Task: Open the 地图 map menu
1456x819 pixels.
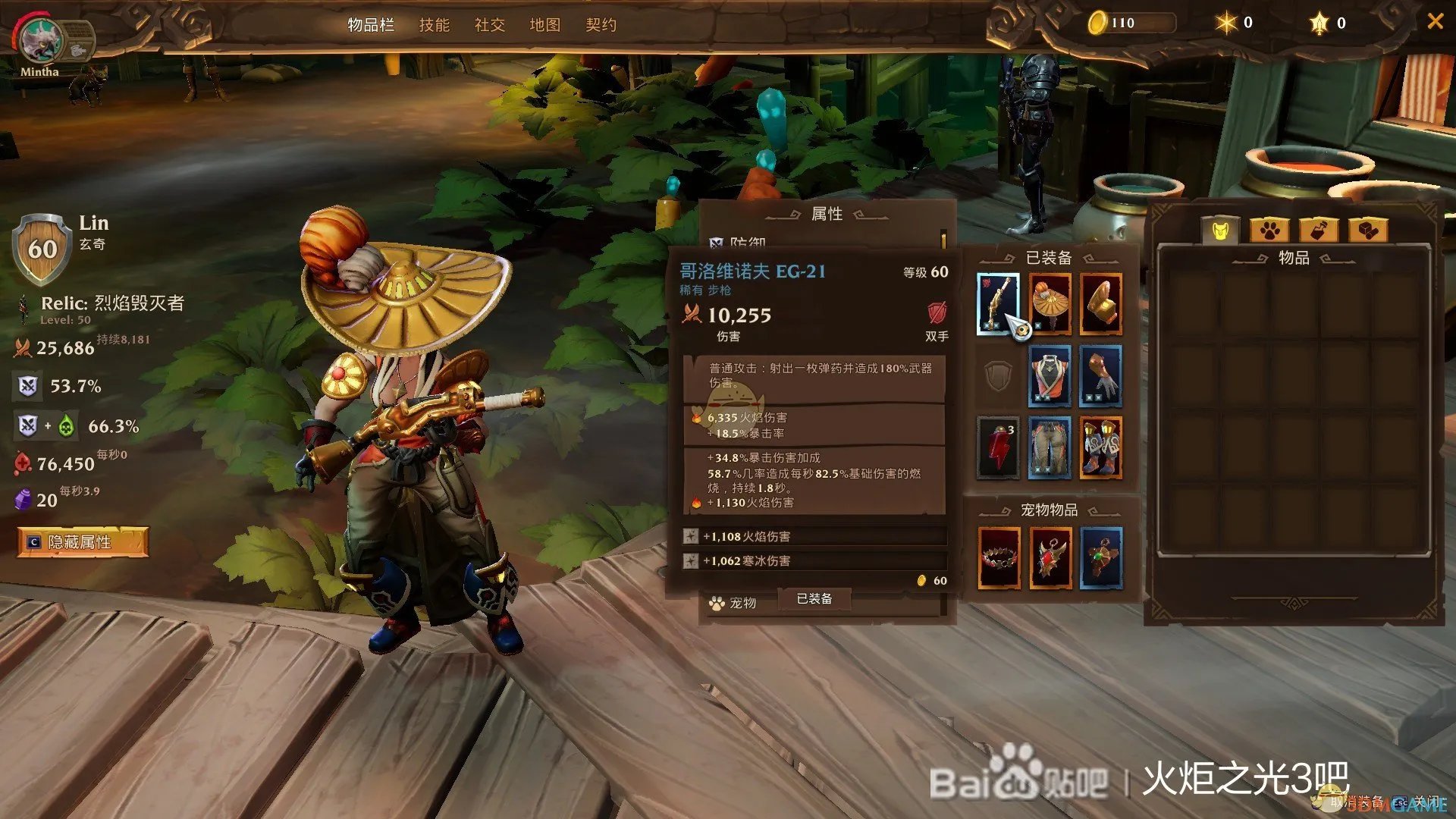Action: pyautogui.click(x=545, y=25)
